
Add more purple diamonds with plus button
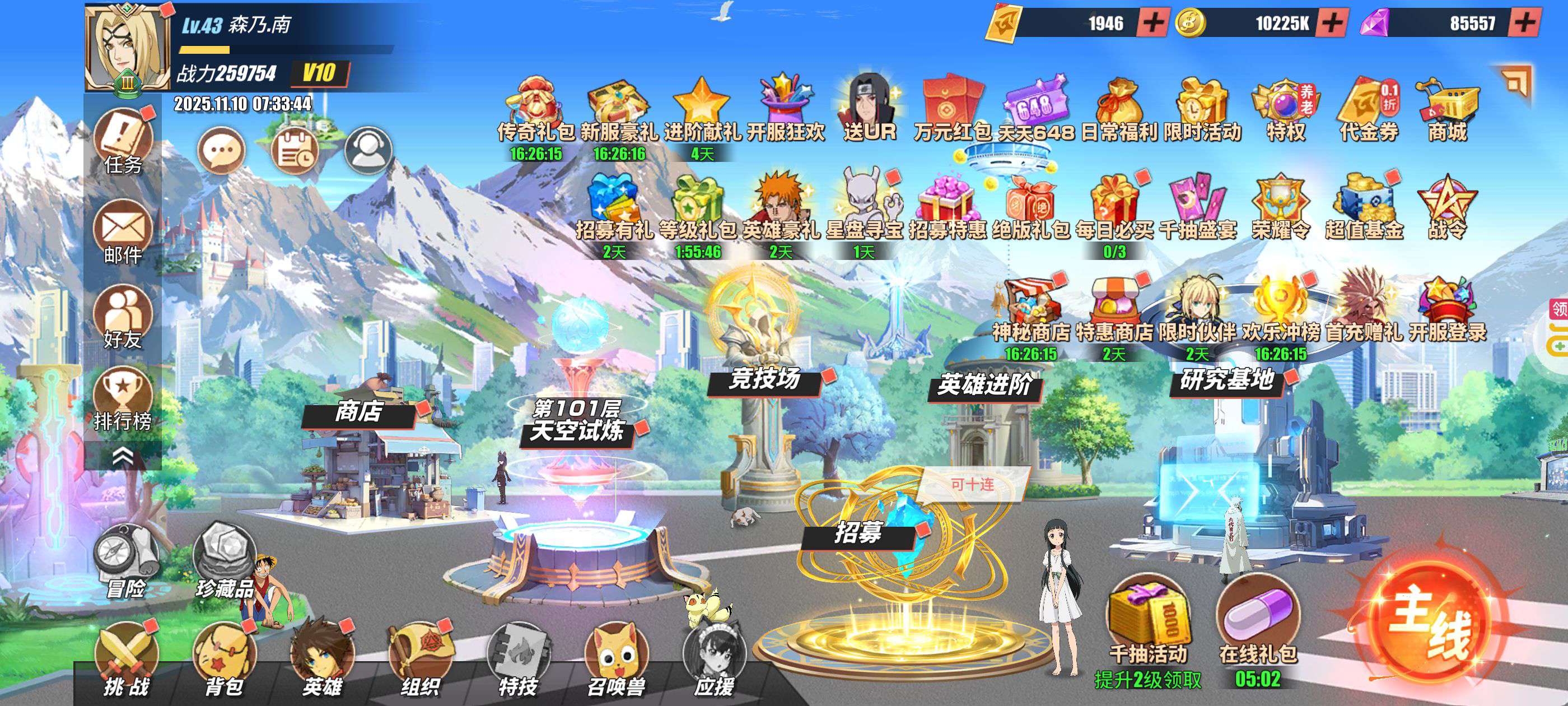[x=1524, y=23]
